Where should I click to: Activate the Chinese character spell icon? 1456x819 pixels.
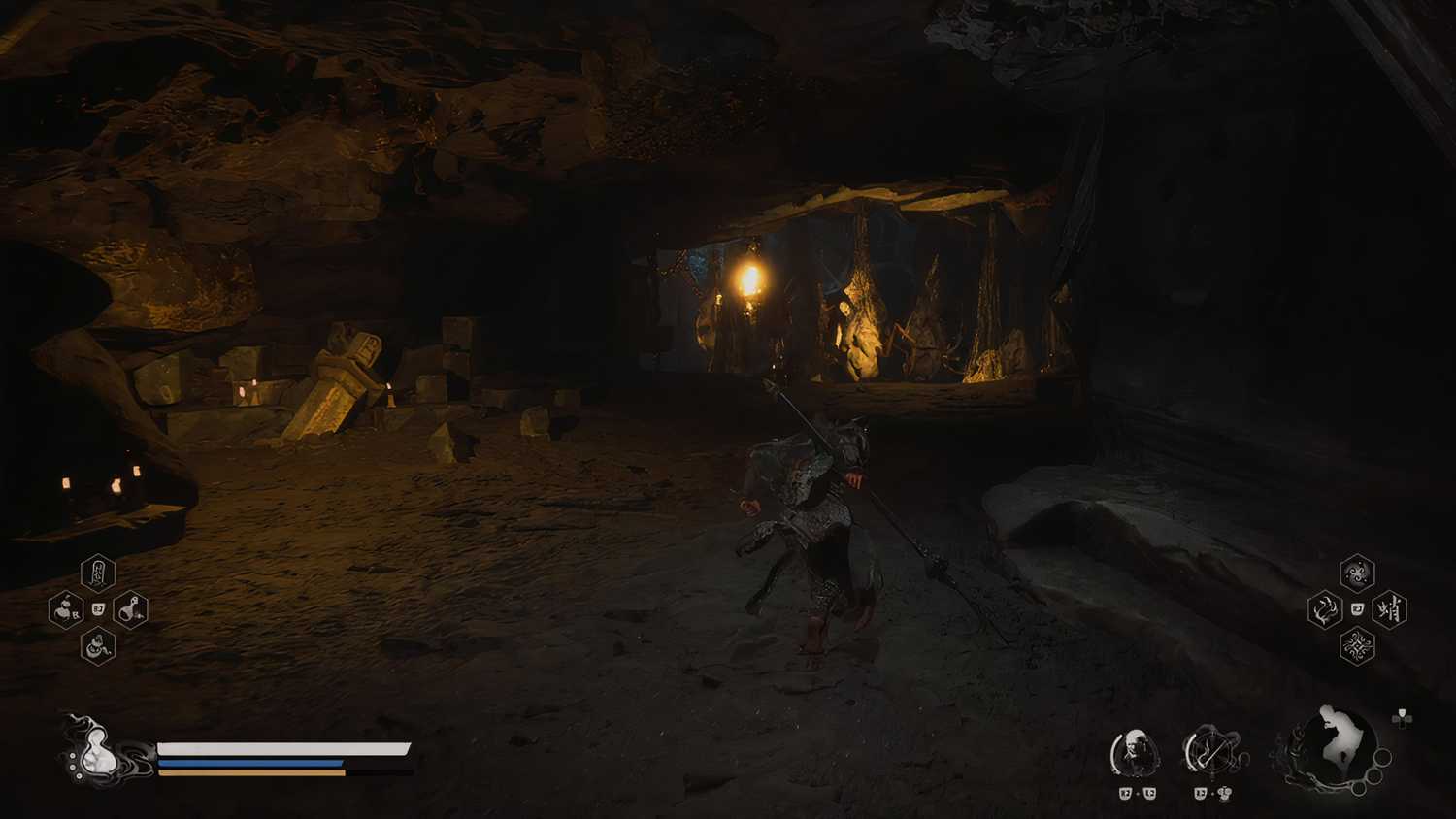click(x=1390, y=610)
